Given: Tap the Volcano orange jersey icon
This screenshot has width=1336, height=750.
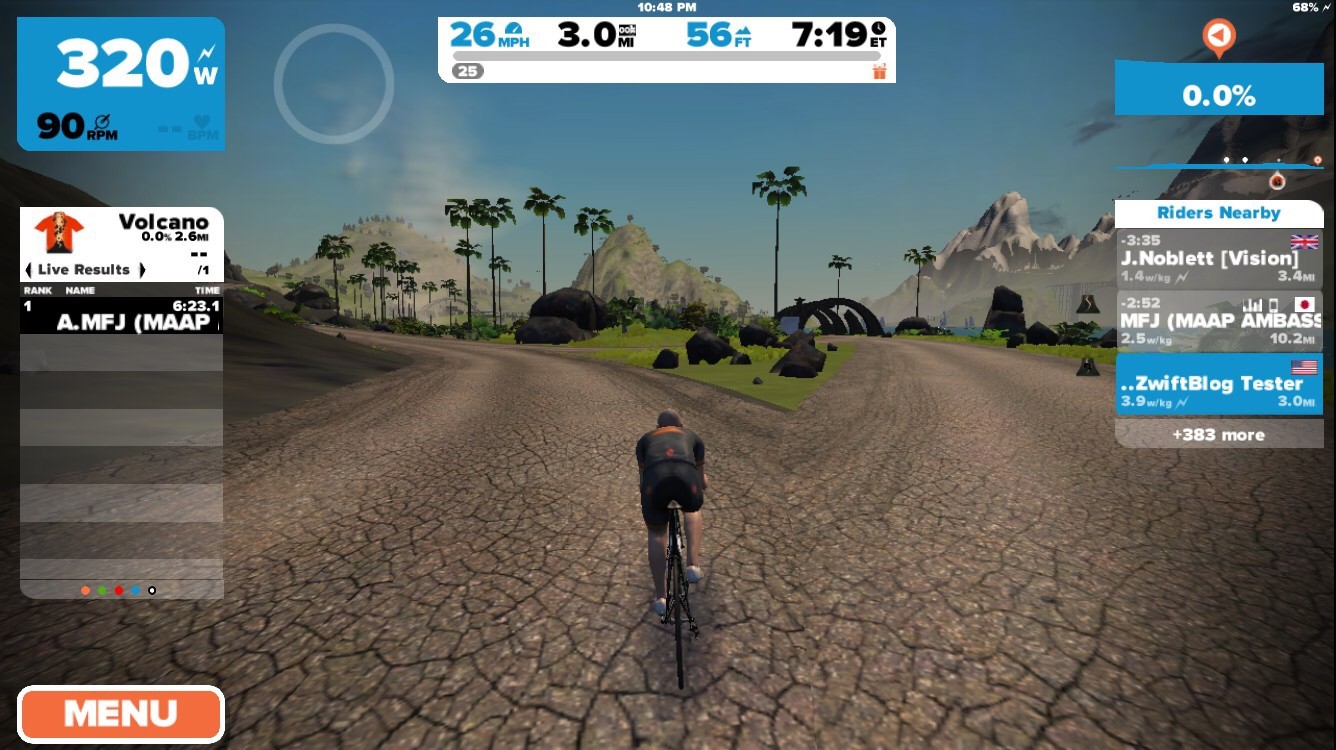Looking at the screenshot, I should click(x=59, y=232).
